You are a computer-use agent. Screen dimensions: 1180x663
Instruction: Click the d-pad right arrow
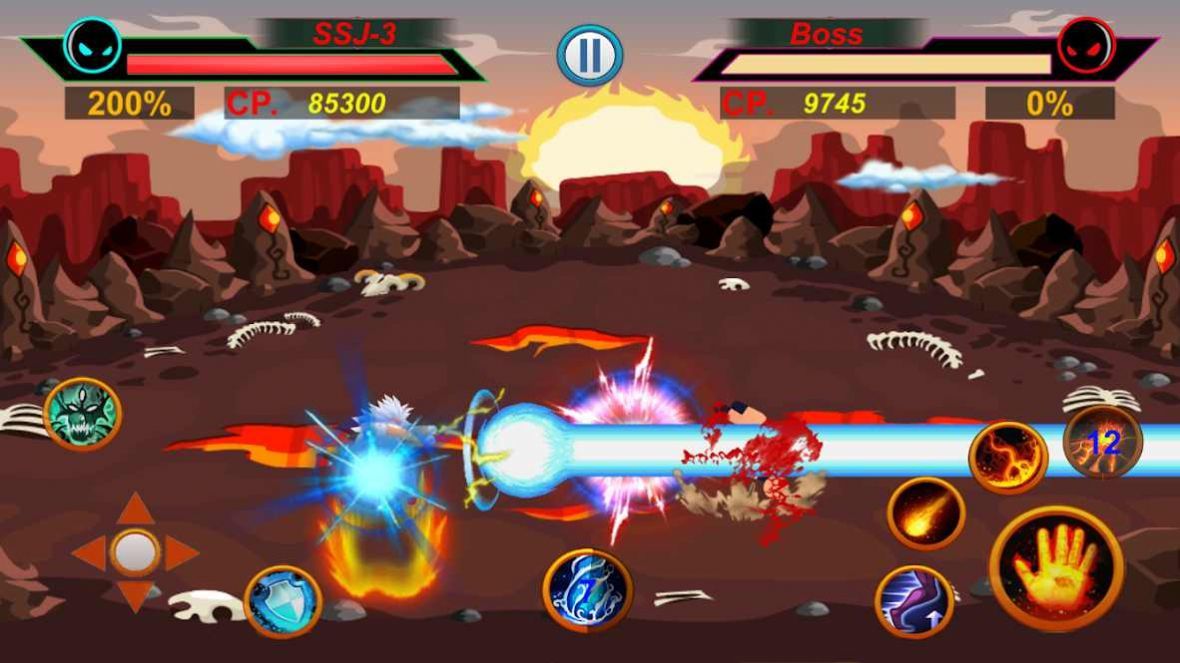(x=181, y=553)
